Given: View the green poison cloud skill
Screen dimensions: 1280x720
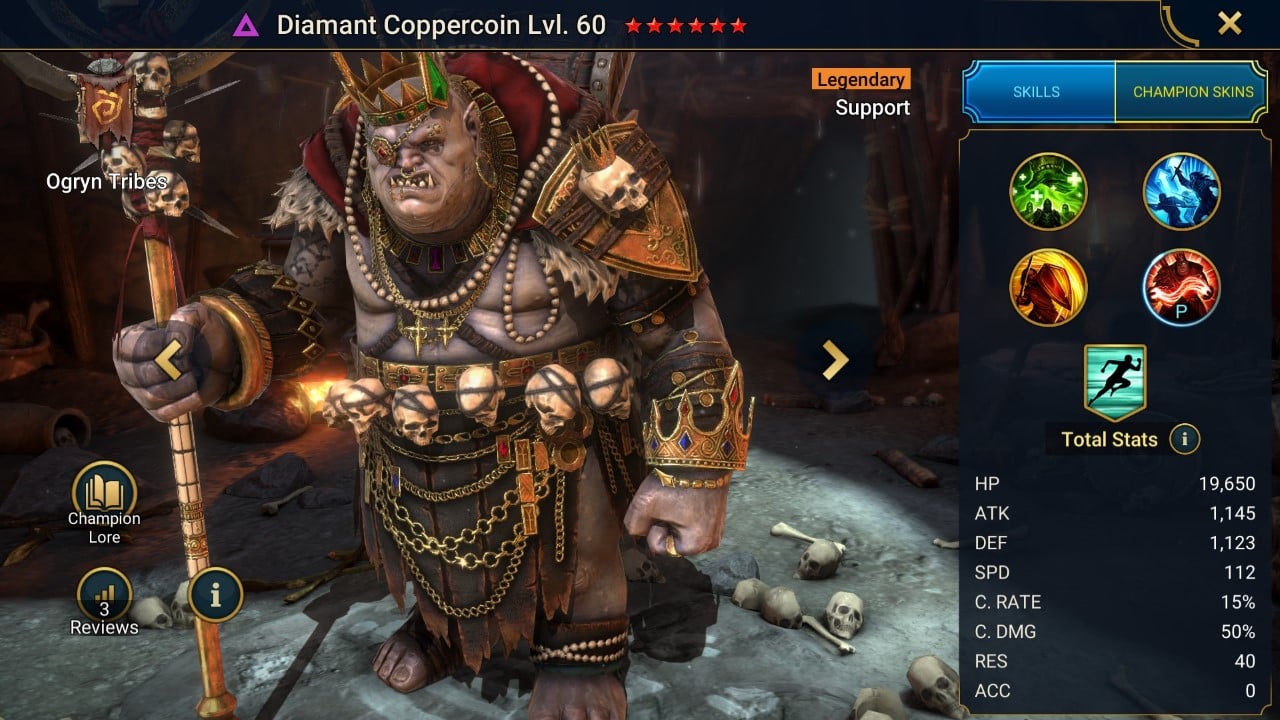Looking at the screenshot, I should click(x=1048, y=191).
